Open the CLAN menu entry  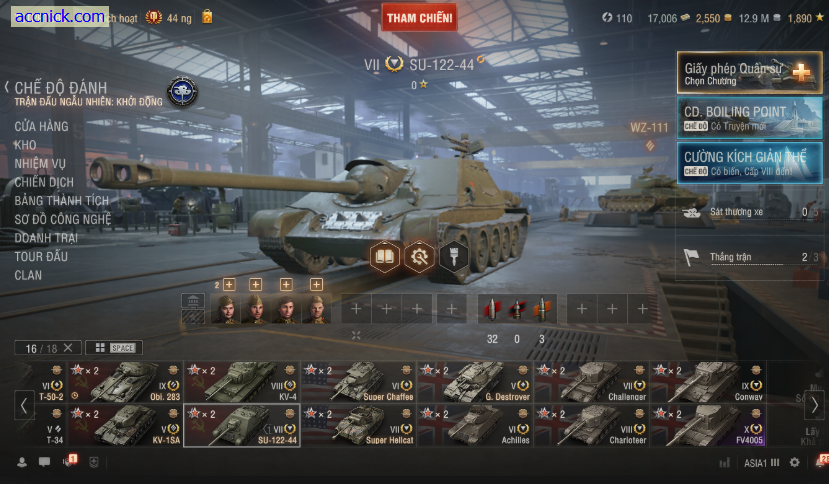tap(28, 275)
